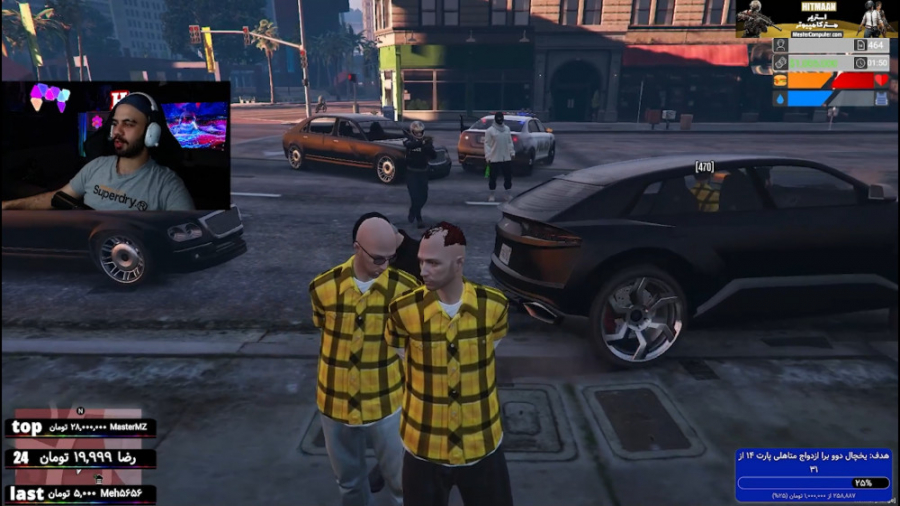The height and width of the screenshot is (506, 900).
Task: Select the player profile silhouette icon
Action: click(780, 45)
